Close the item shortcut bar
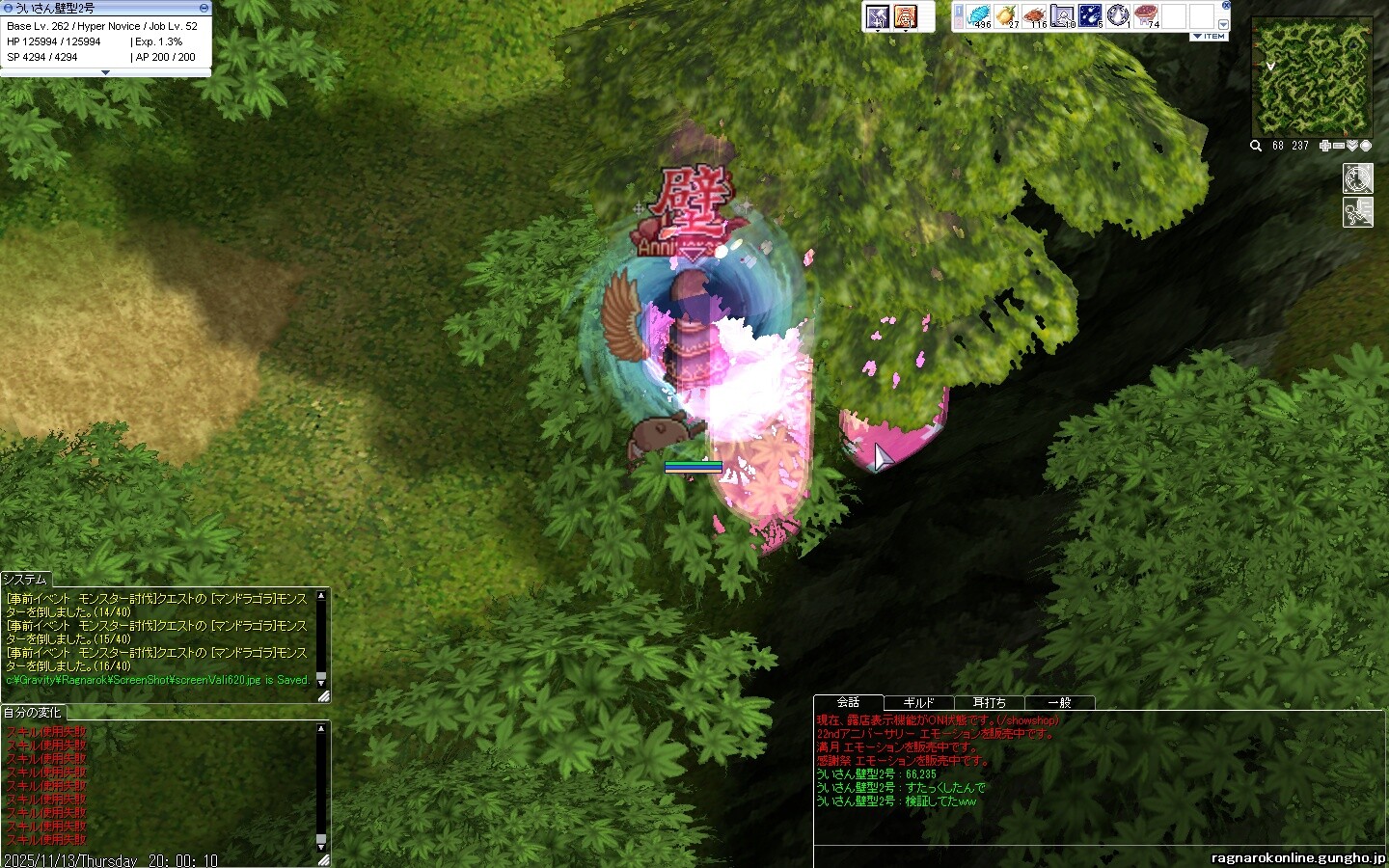The image size is (1389, 868). [1225, 7]
